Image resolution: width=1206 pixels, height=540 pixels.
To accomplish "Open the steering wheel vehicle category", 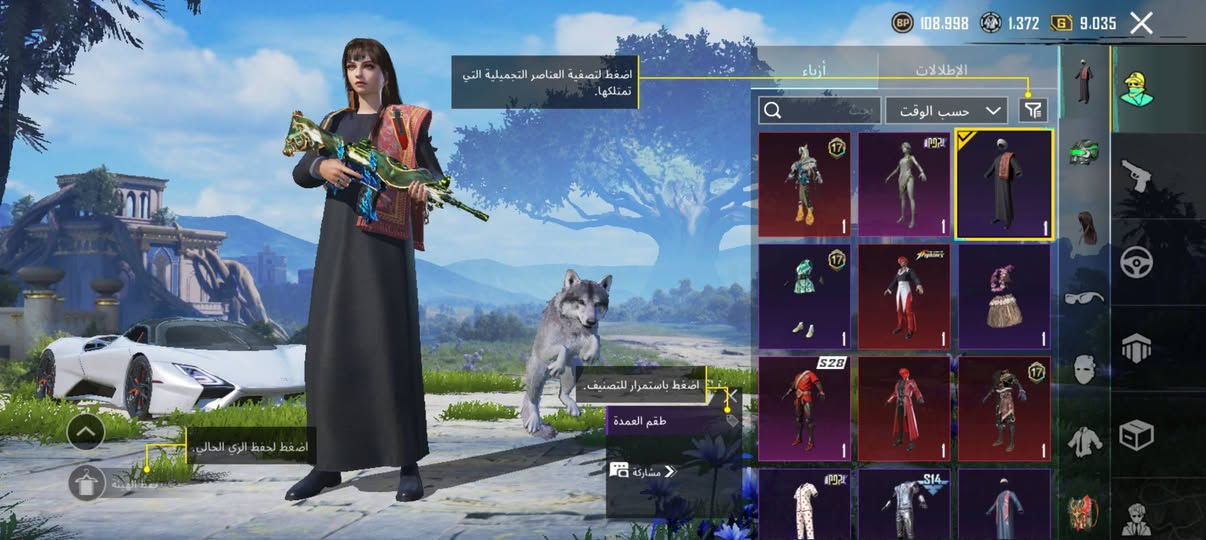I will pos(1137,262).
